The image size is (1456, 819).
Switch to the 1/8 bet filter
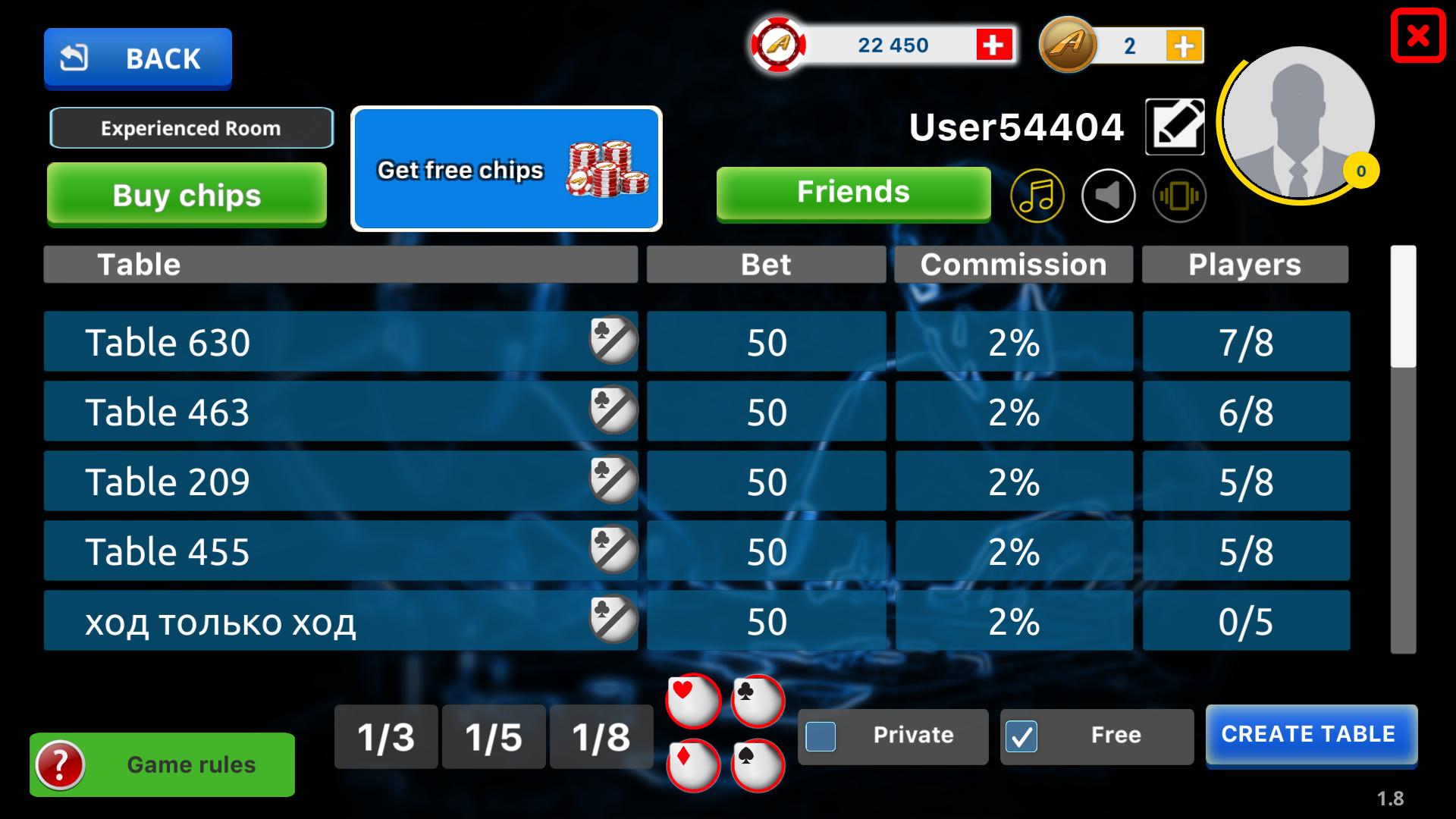coord(601,736)
